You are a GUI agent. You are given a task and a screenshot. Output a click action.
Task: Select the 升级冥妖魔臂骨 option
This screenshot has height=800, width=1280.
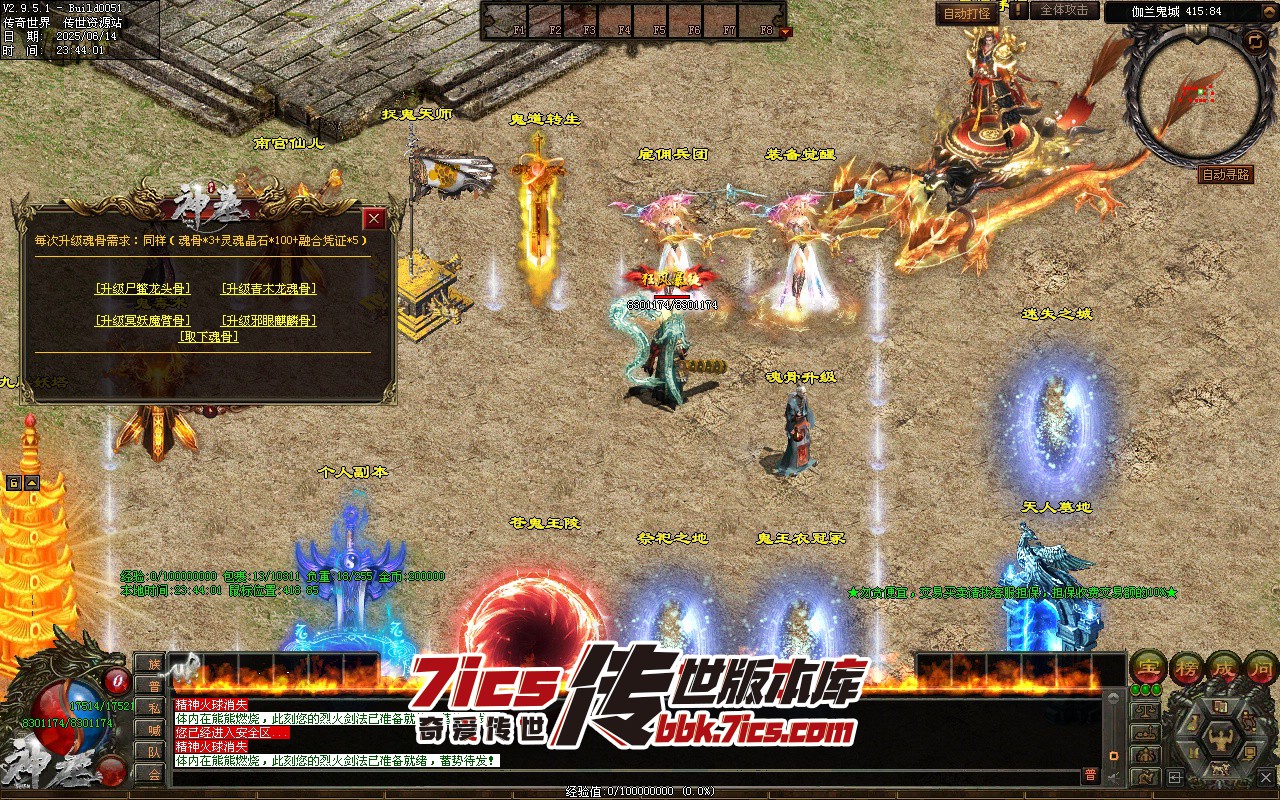(x=142, y=321)
